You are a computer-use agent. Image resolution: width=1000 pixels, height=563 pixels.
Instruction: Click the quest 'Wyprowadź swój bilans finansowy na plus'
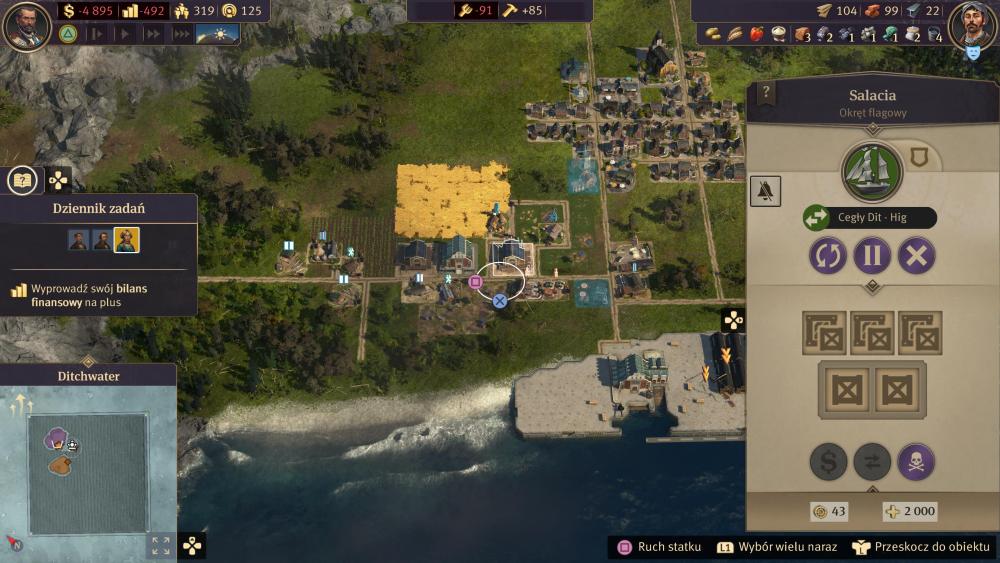pos(89,295)
